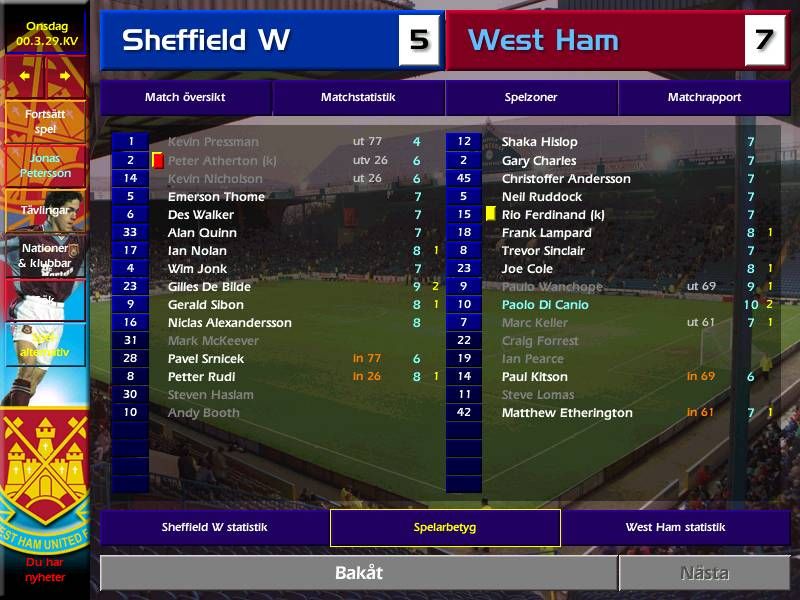Click the right yellow navigation arrow
800x600 pixels.
click(65, 75)
